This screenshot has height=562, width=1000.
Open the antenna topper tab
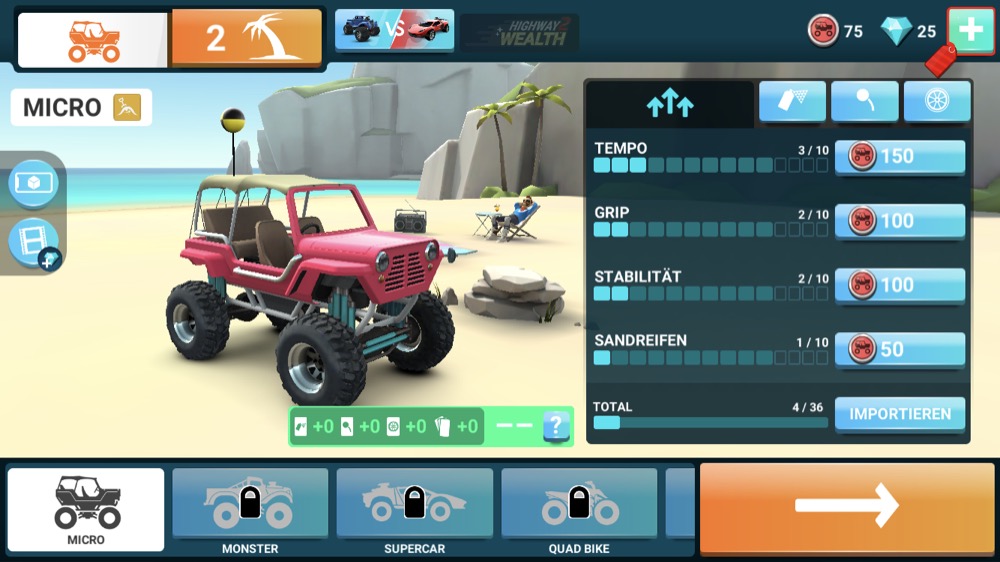864,102
